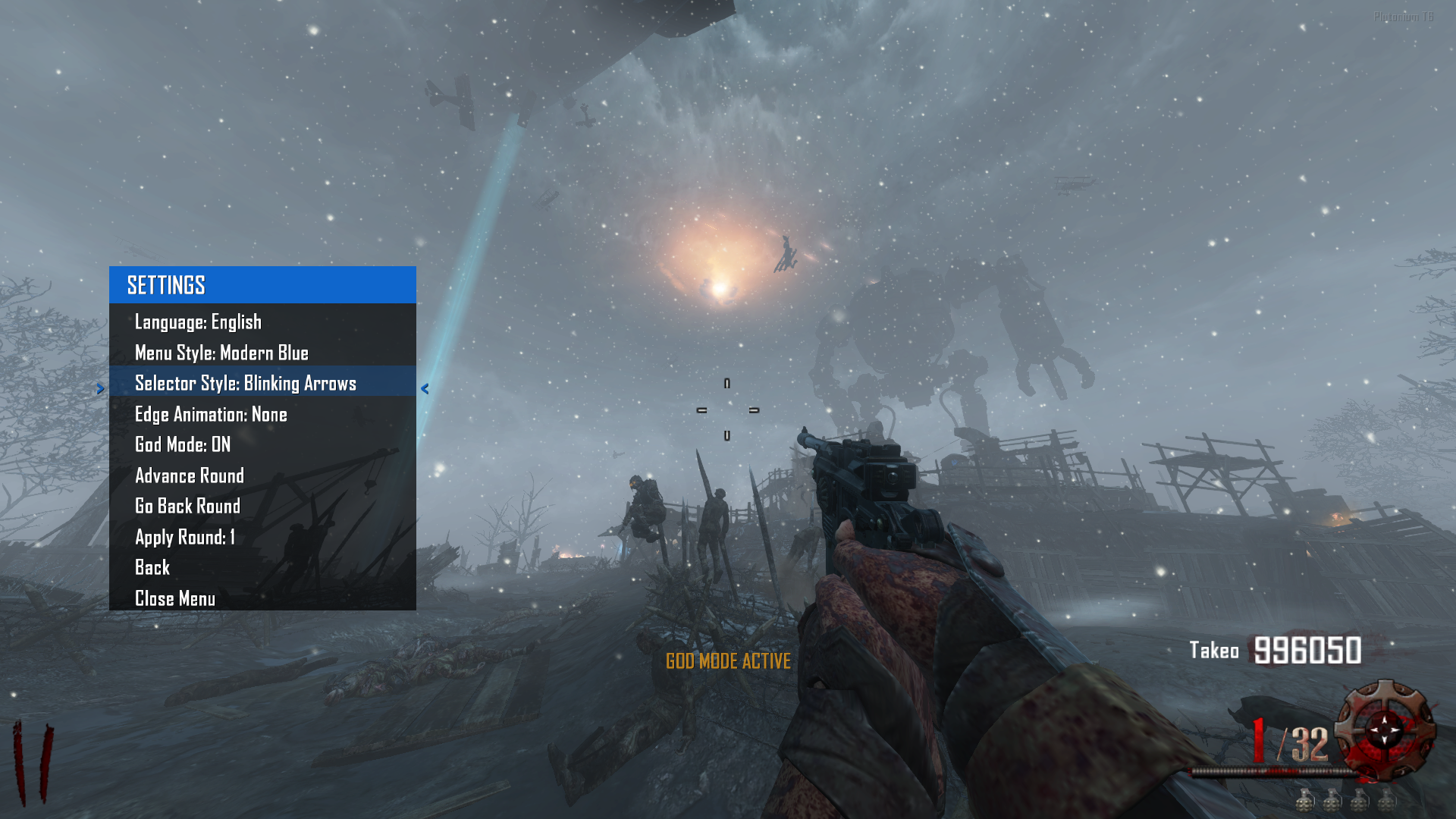Viewport: 1456px width, 819px height.
Task: Choose the Go Back Round entry
Action: [187, 507]
